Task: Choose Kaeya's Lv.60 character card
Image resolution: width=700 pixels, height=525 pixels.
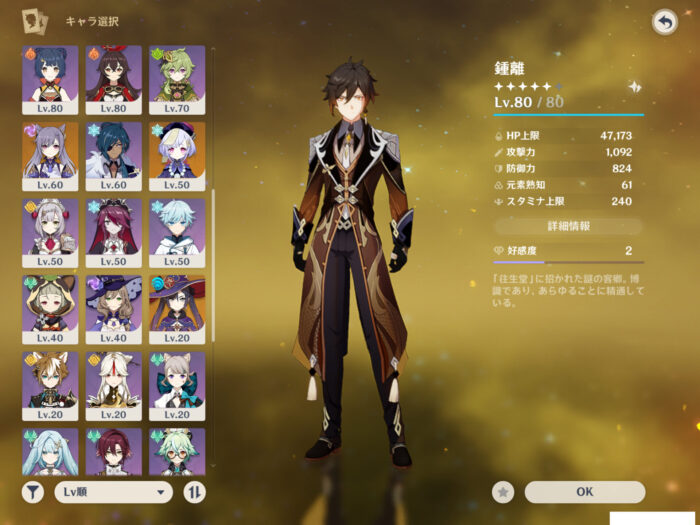Action: tap(113, 156)
